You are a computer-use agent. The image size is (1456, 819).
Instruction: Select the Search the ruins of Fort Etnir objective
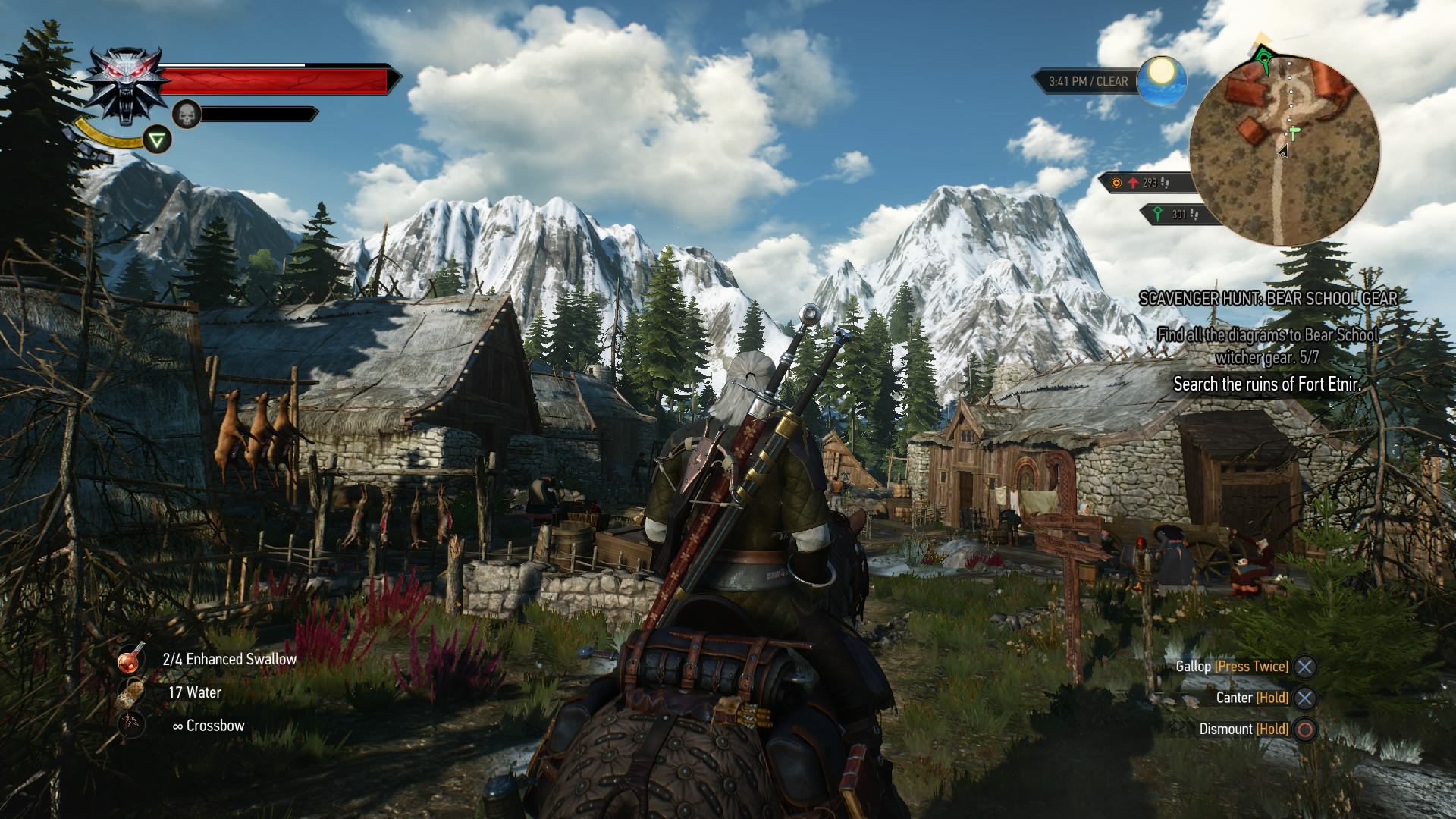coord(1266,384)
